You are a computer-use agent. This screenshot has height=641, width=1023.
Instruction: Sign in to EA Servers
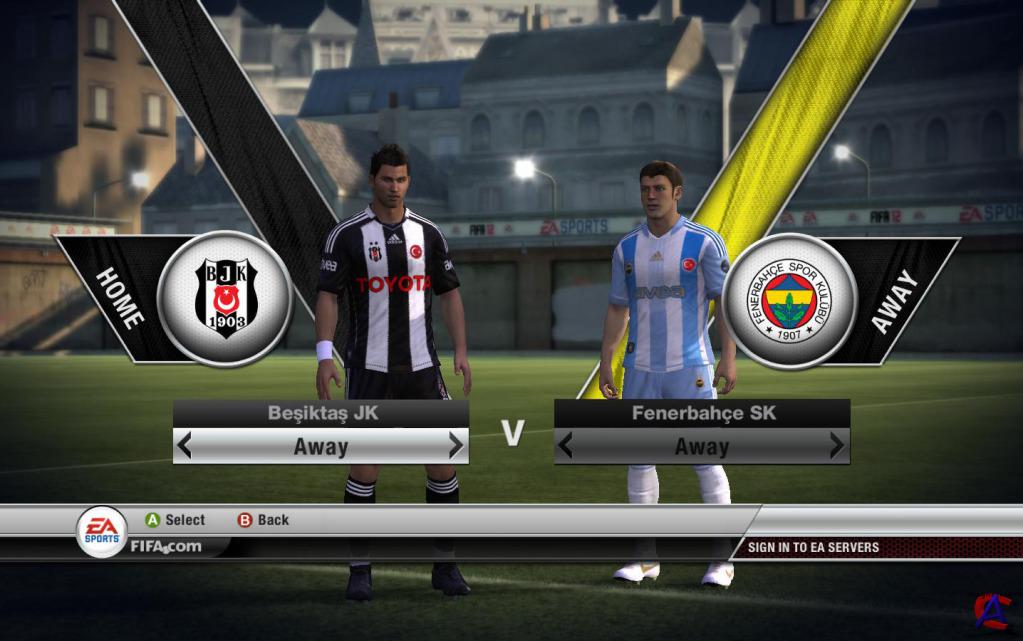813,547
